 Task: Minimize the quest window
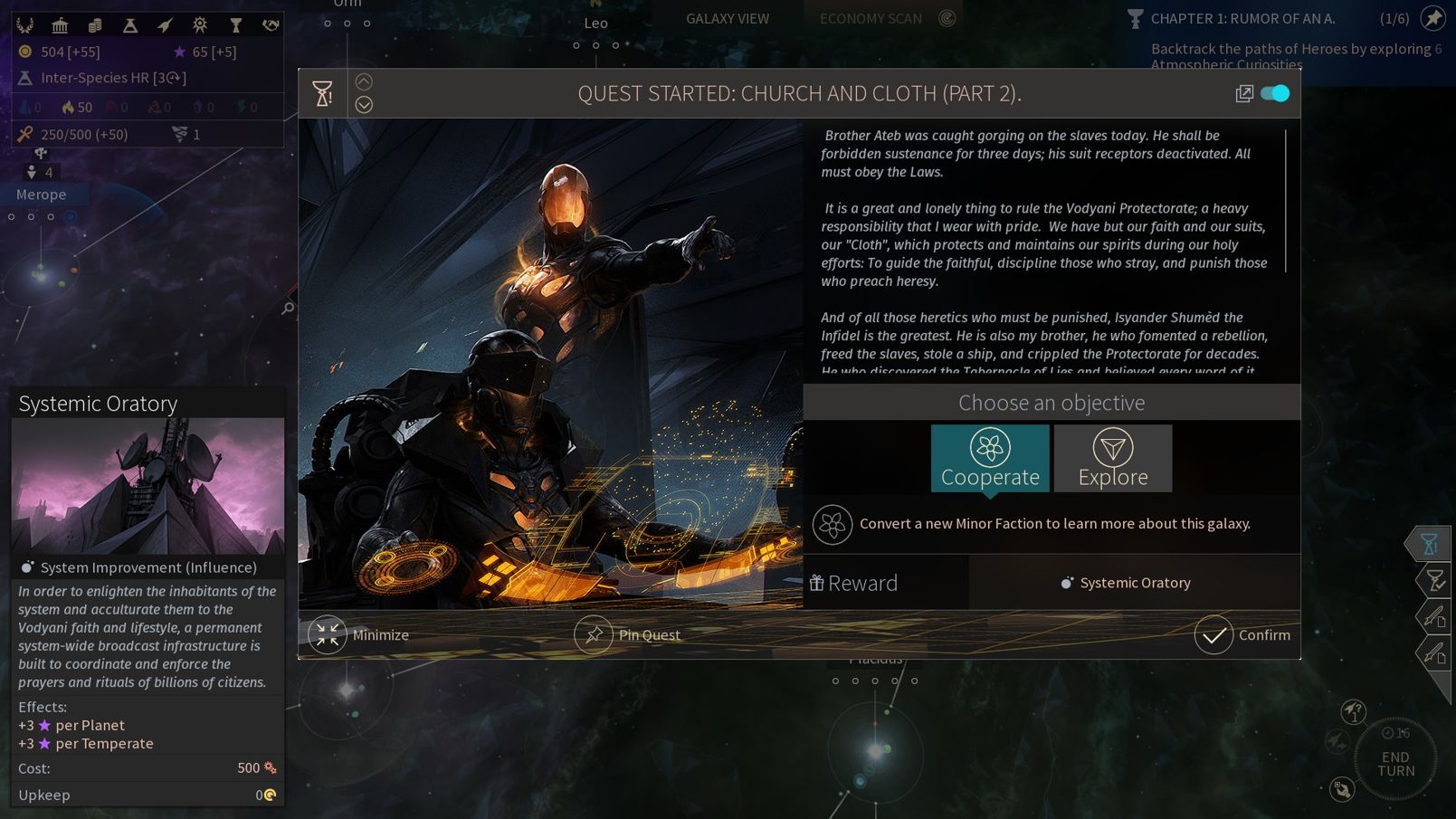point(359,635)
